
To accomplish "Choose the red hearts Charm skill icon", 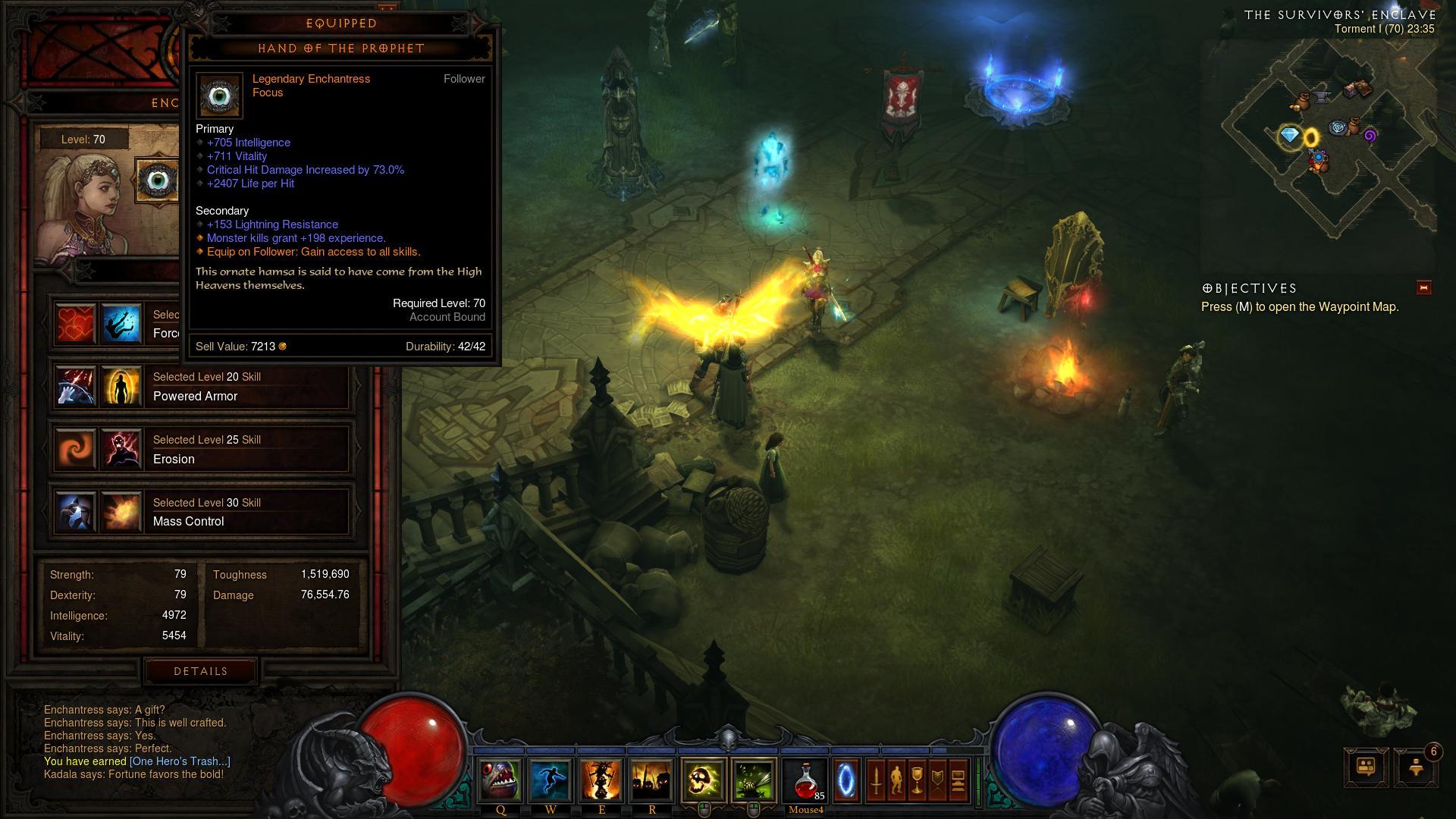I will pos(76,323).
